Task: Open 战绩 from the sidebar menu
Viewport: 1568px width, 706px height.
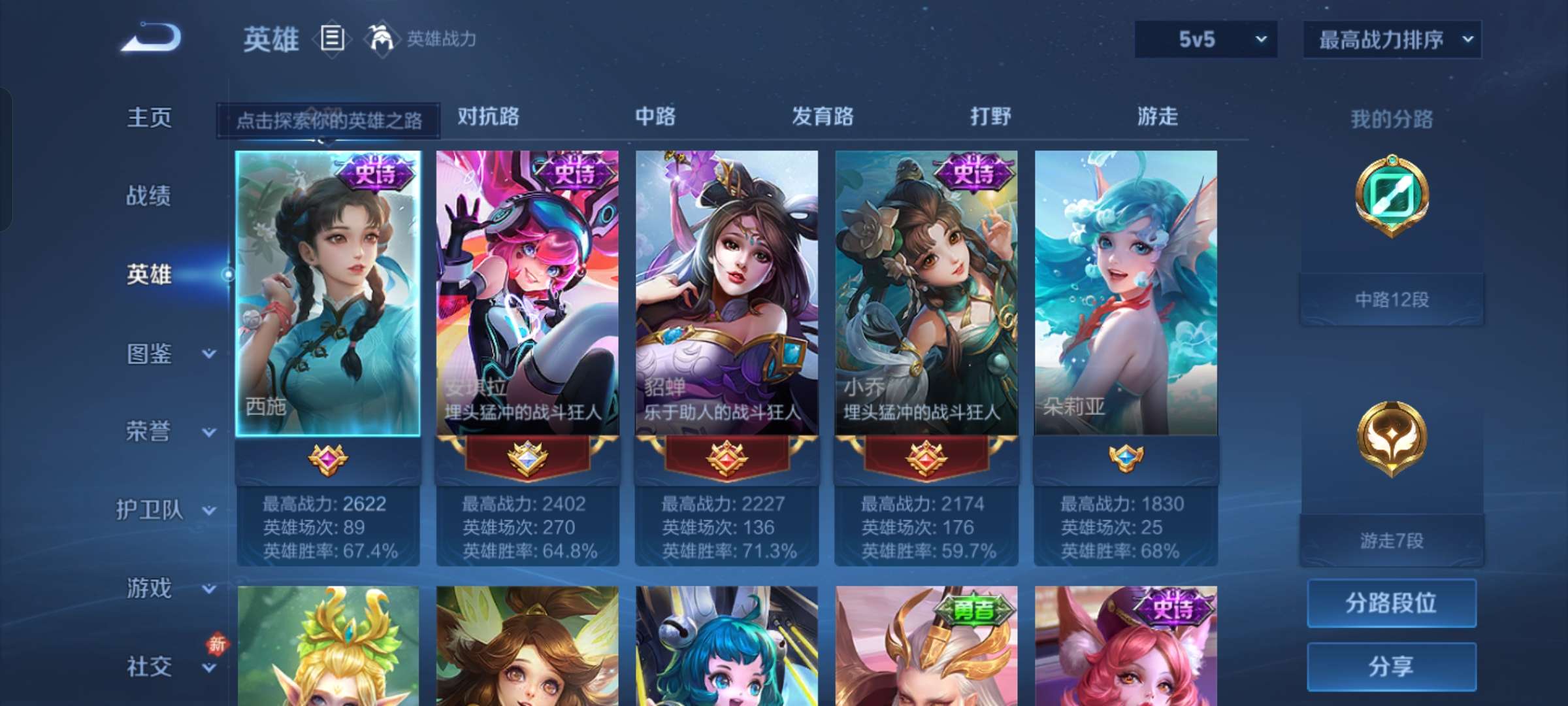Action: click(149, 196)
